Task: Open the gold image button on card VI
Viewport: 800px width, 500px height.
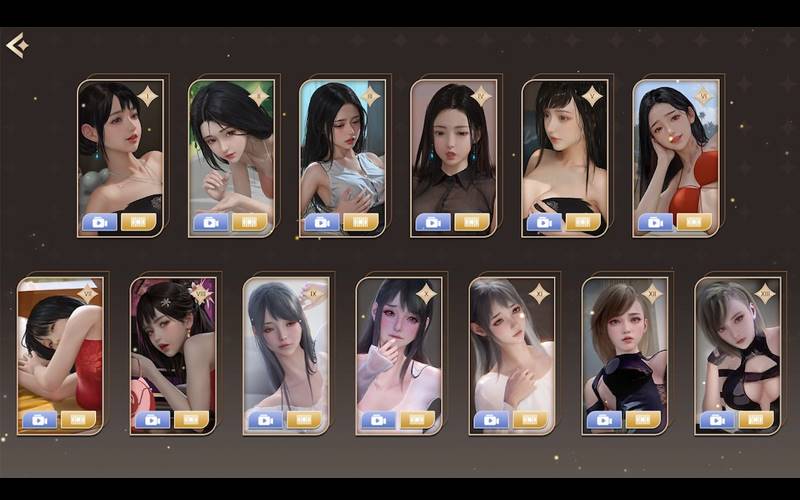Action: (x=693, y=222)
